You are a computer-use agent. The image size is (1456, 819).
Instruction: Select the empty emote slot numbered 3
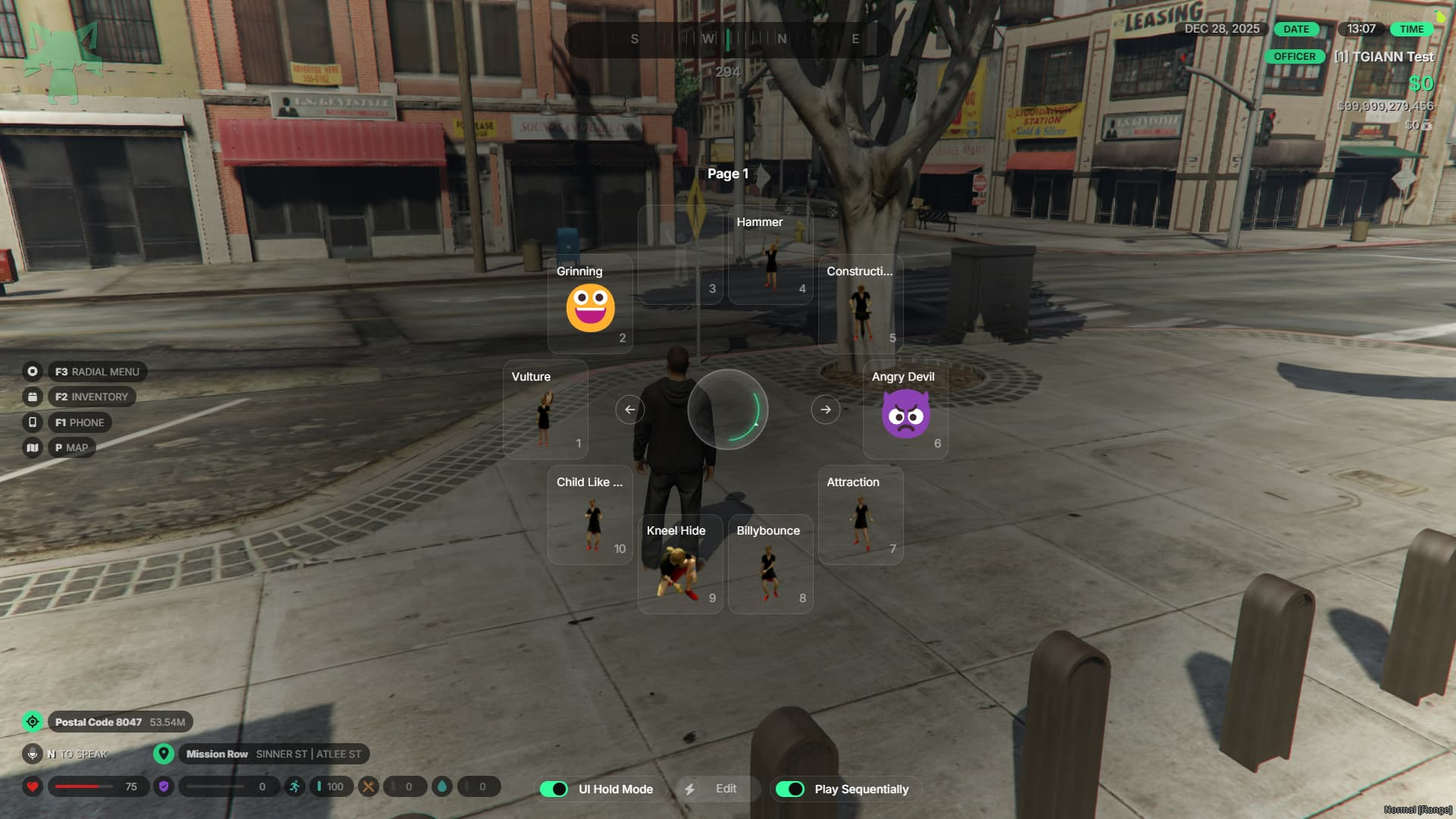pos(680,255)
